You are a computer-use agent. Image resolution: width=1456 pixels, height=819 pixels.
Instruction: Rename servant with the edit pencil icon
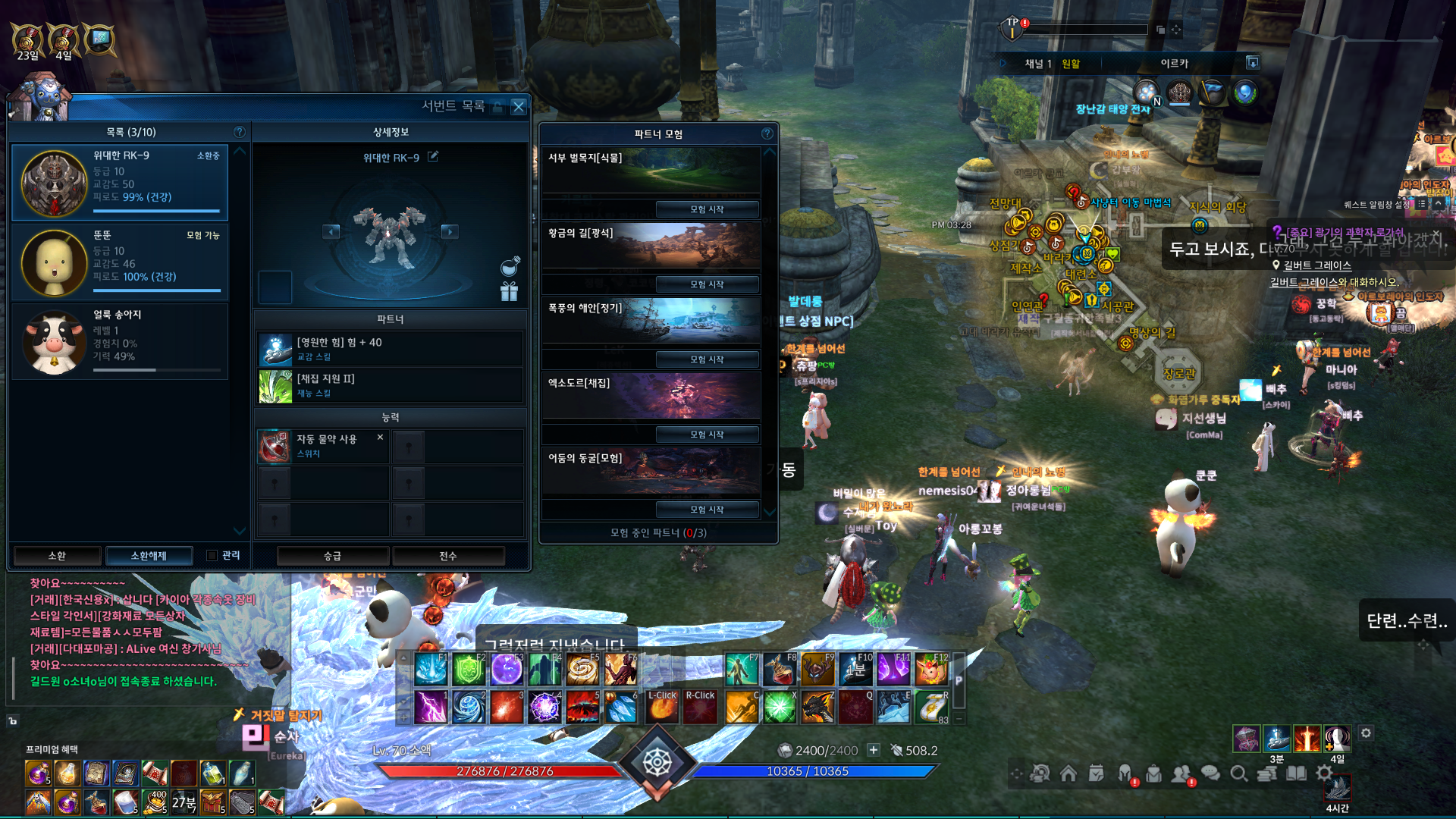[433, 157]
